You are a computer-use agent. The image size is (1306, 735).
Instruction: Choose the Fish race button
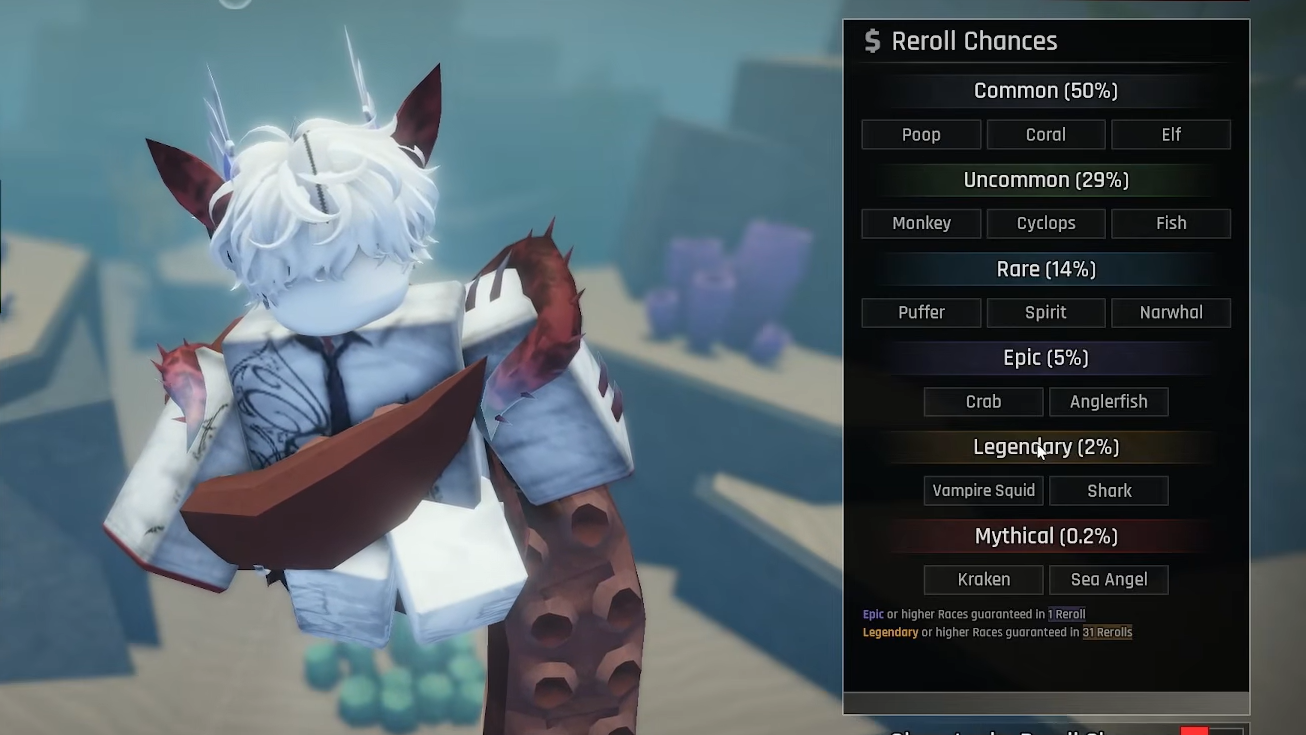point(1171,224)
